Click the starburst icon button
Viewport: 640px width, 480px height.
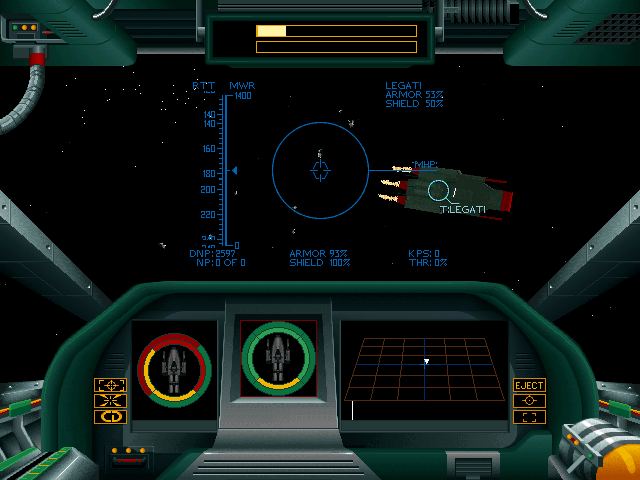click(x=110, y=401)
